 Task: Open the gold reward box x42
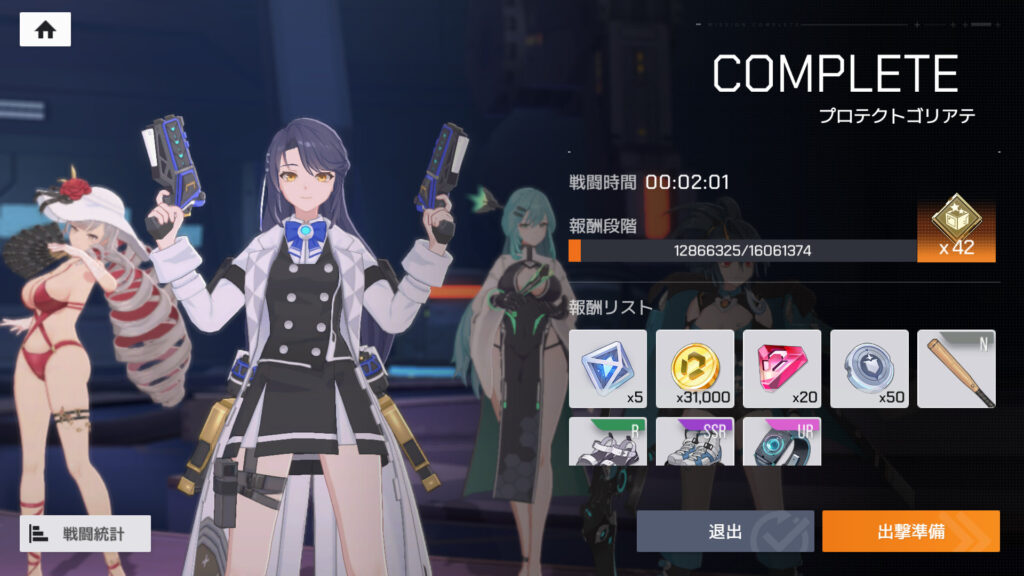956,227
